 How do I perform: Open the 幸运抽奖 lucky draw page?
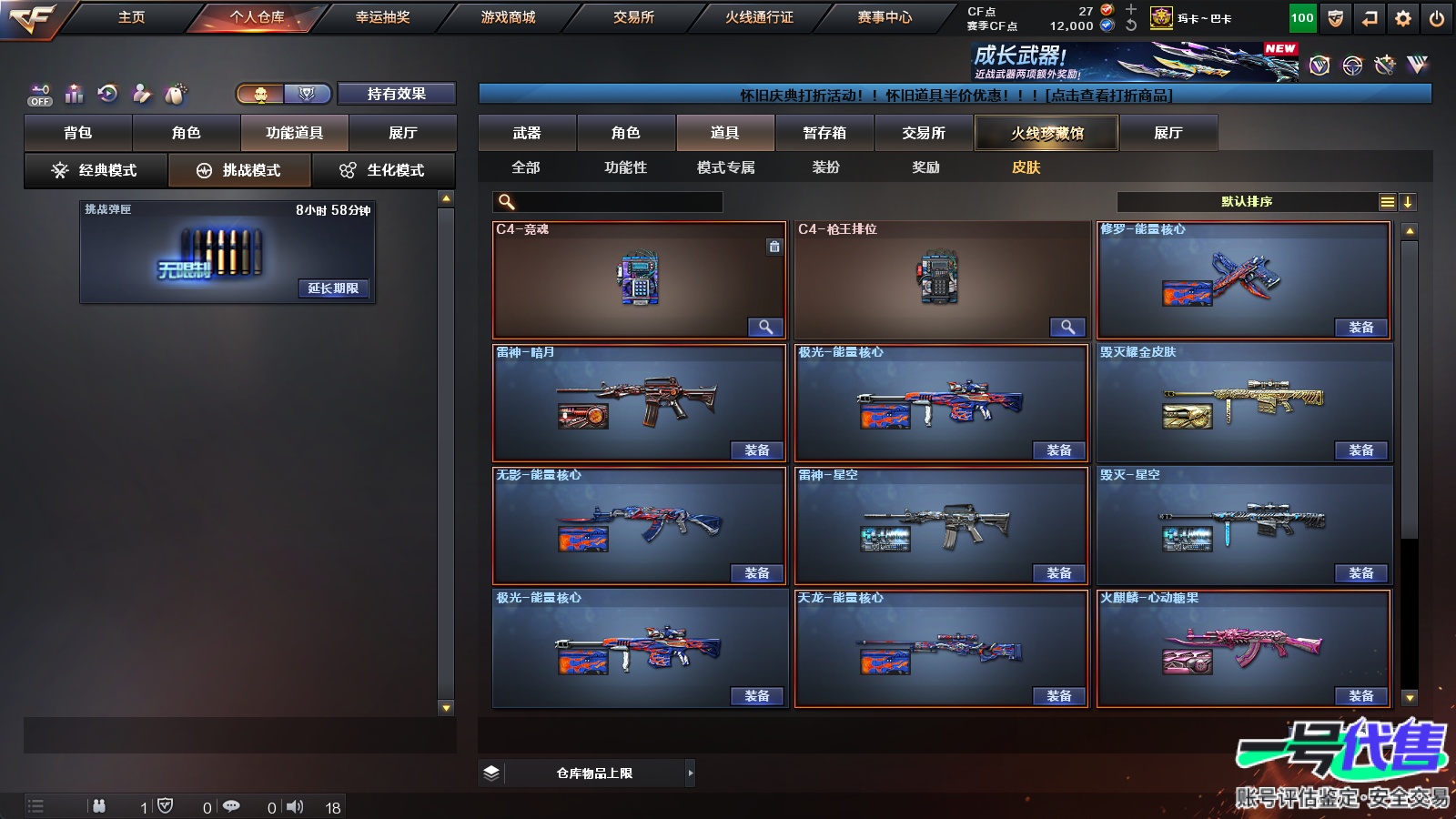pyautogui.click(x=382, y=17)
